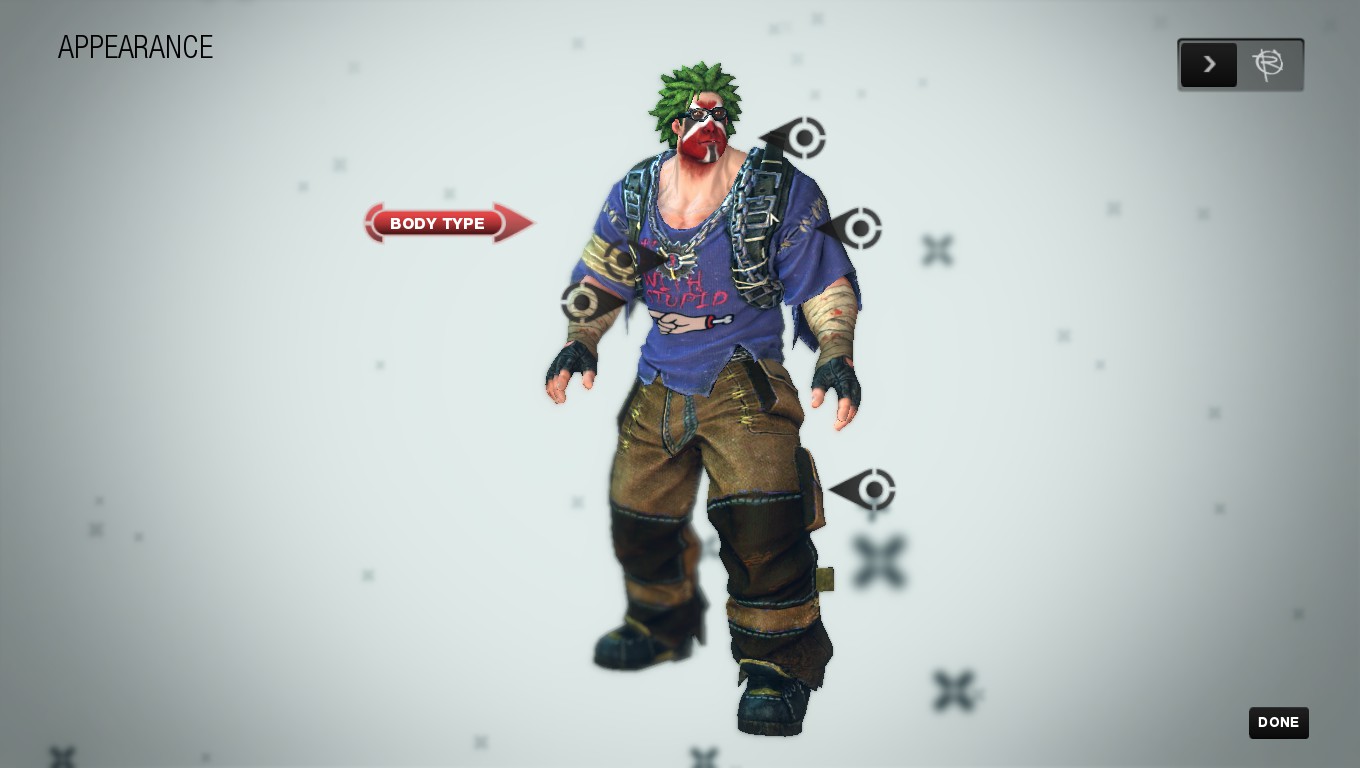Click the arrow beside the right leg eye icon
Screen dimensions: 1360x768
click(x=845, y=490)
